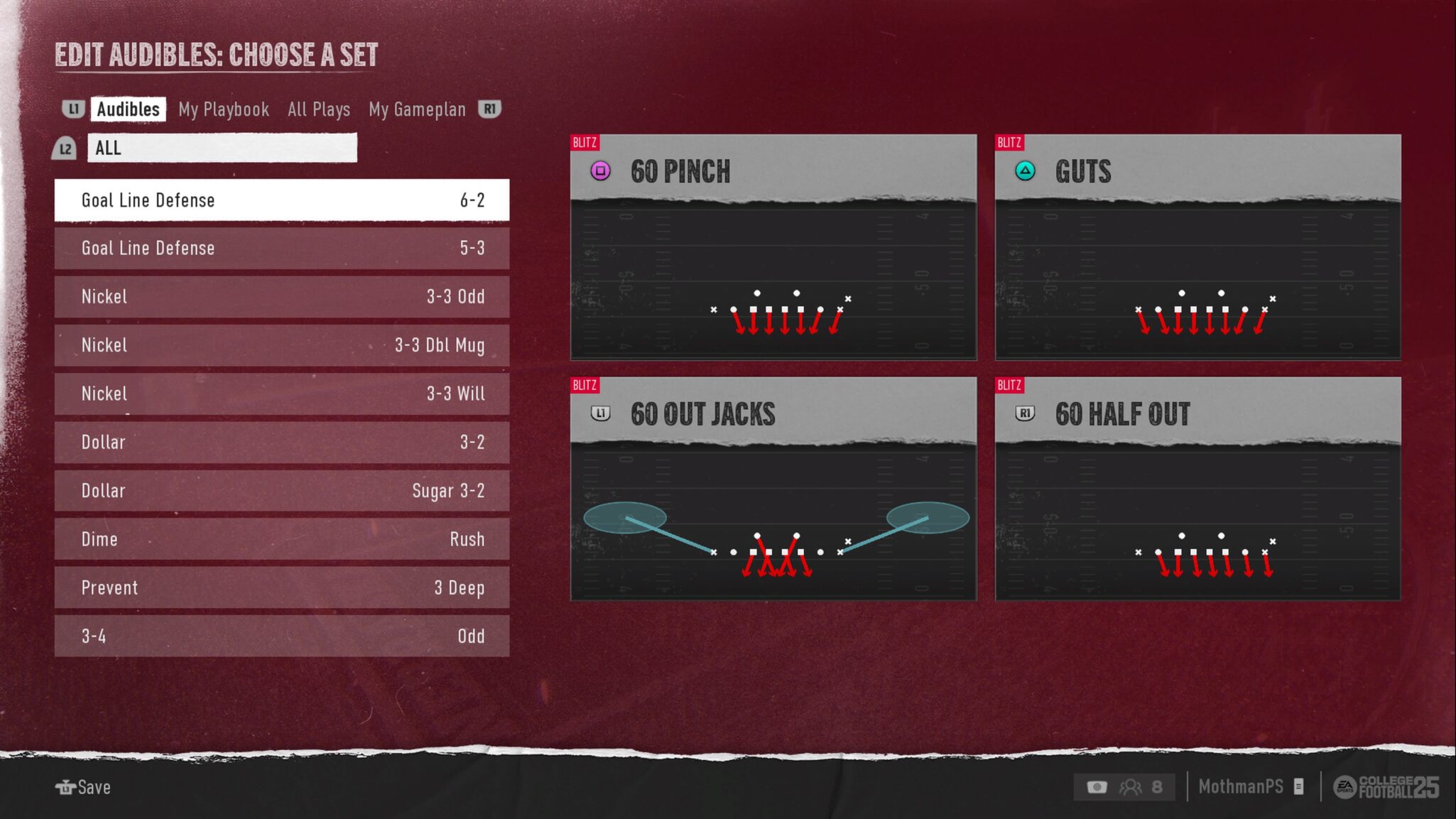This screenshot has width=1456, height=819.
Task: Choose the 60 Pinch blitz play
Action: click(x=773, y=247)
